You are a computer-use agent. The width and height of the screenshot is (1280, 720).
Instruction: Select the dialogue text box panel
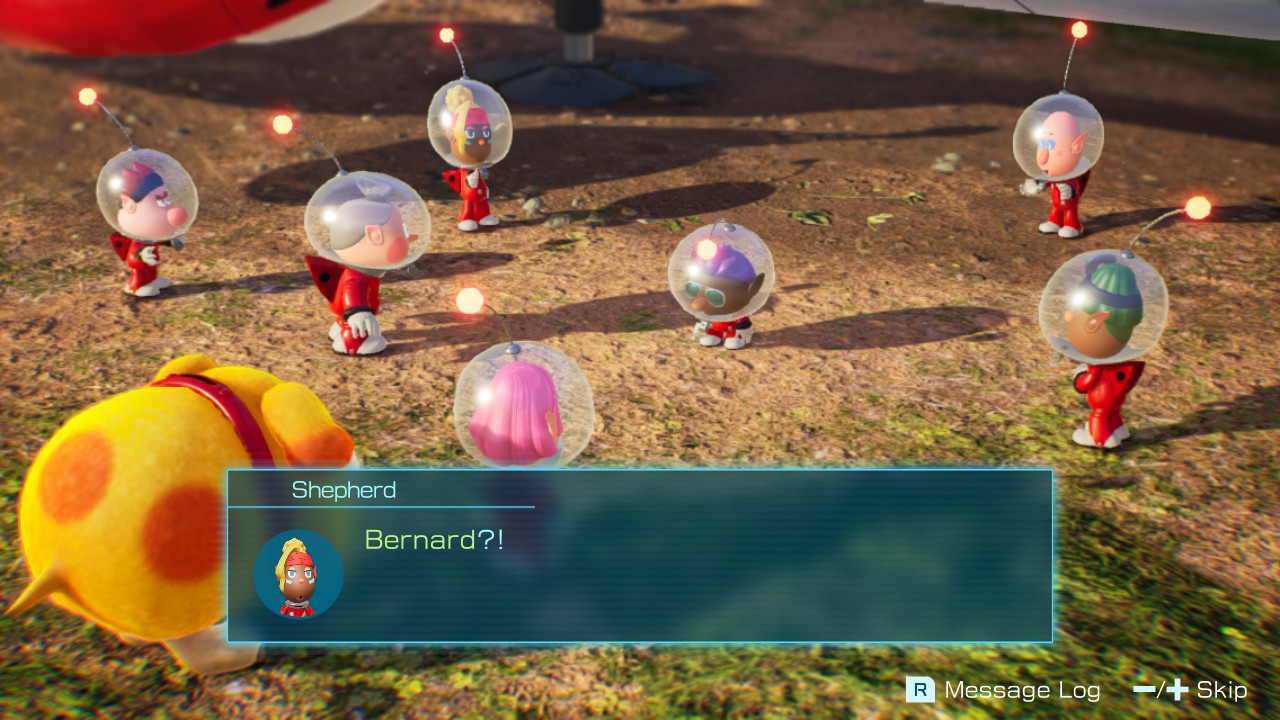[700, 590]
